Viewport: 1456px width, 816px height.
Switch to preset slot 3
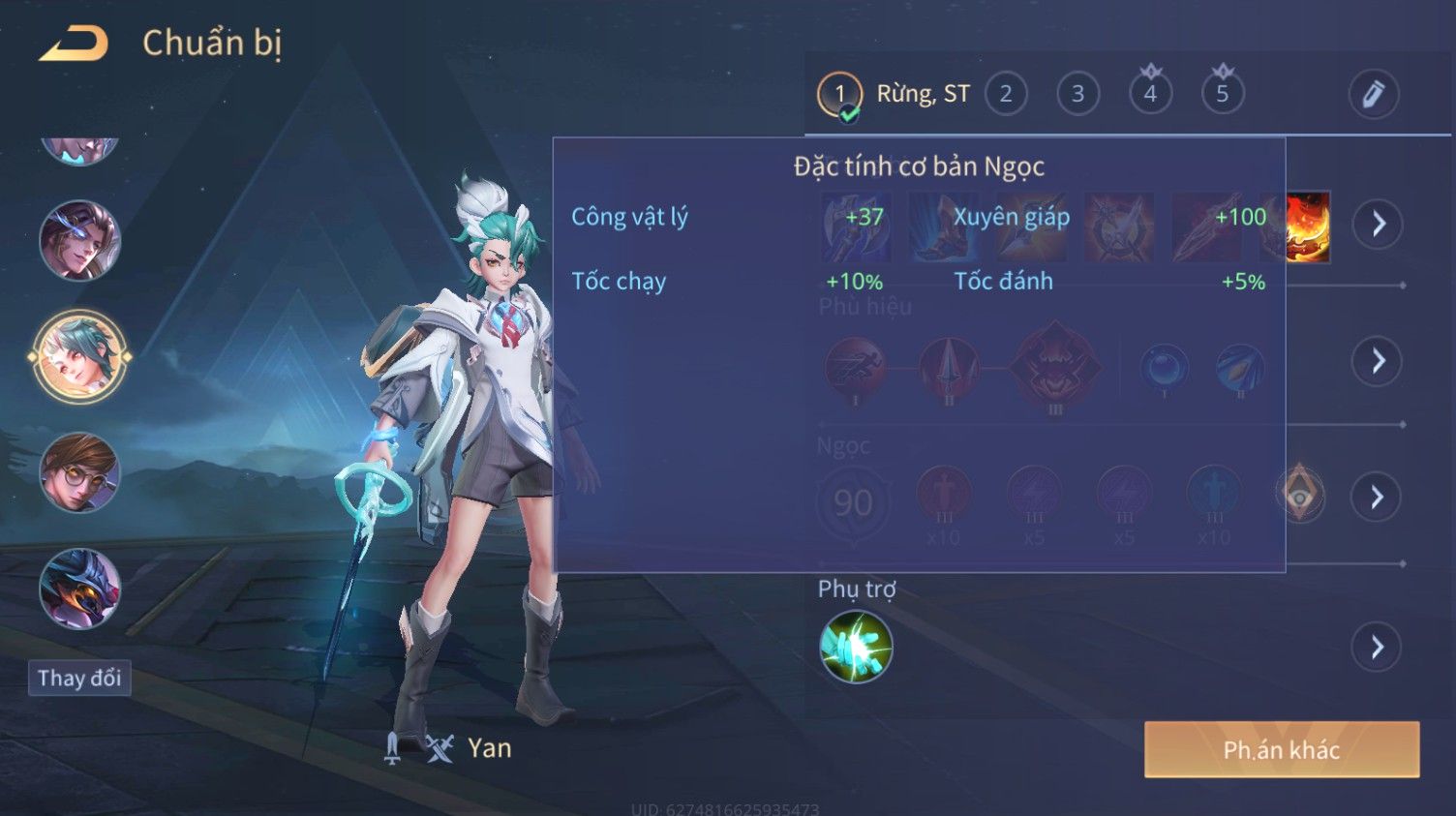tap(1077, 95)
